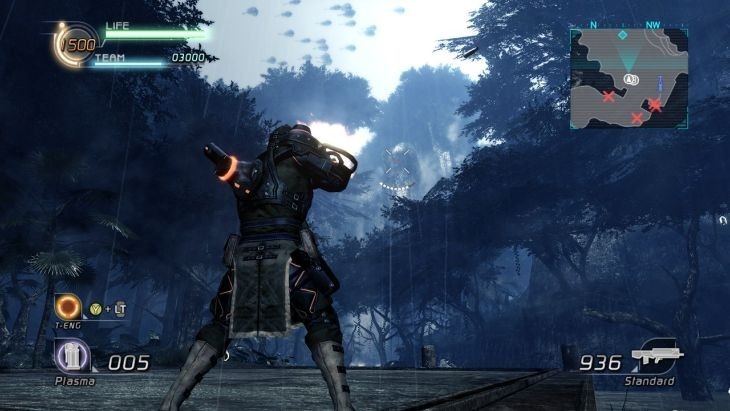Select the A3 marker on the minimap
Viewport: 730px width, 411px height.
(630, 78)
